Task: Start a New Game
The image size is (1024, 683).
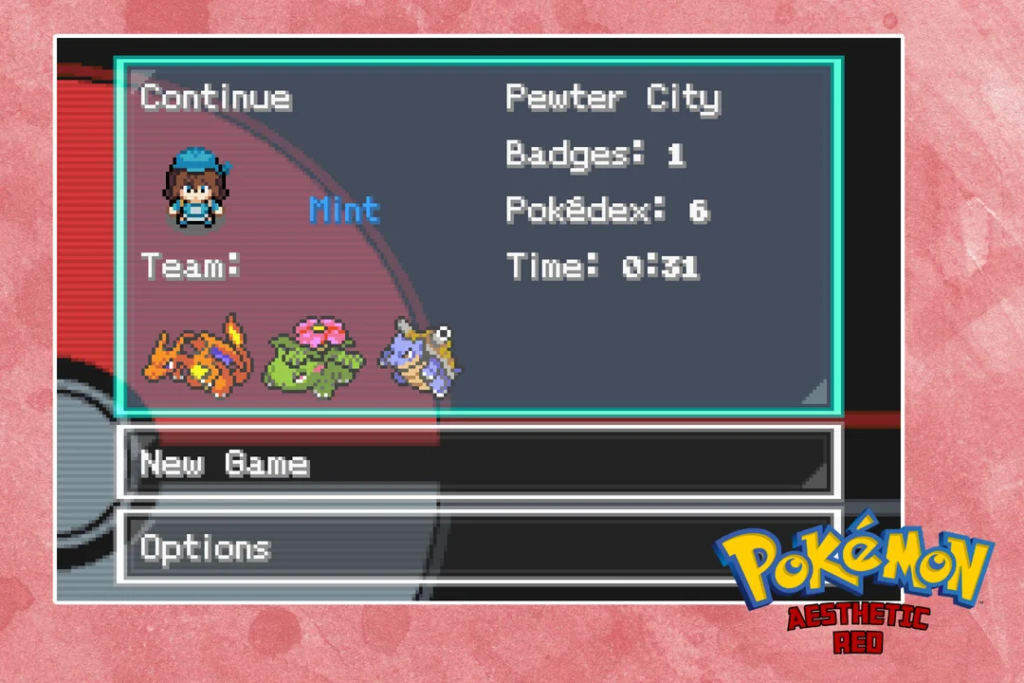Action: (x=478, y=463)
